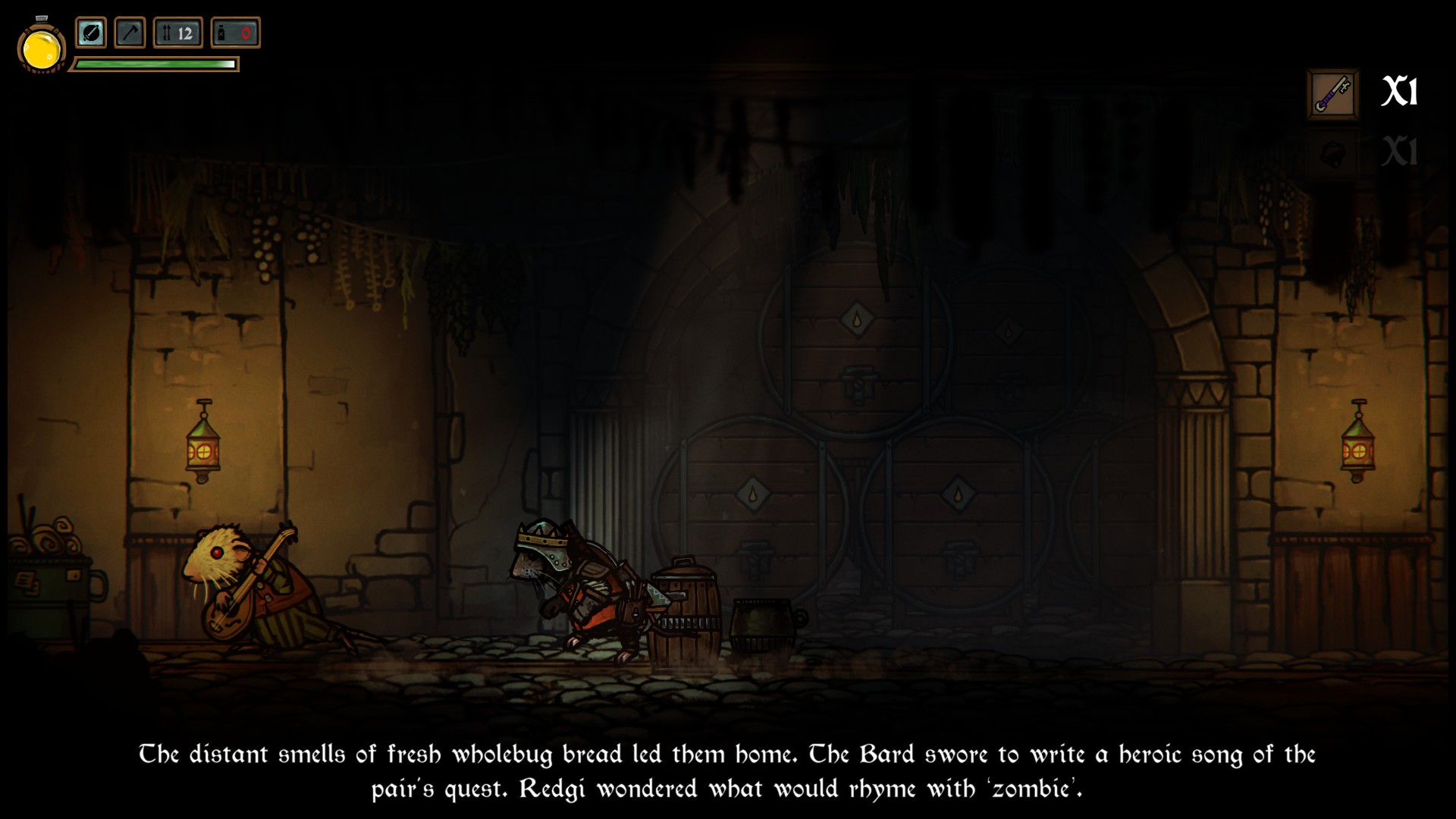Click the yellow potion flask
This screenshot has width=1456, height=819.
(x=42, y=49)
